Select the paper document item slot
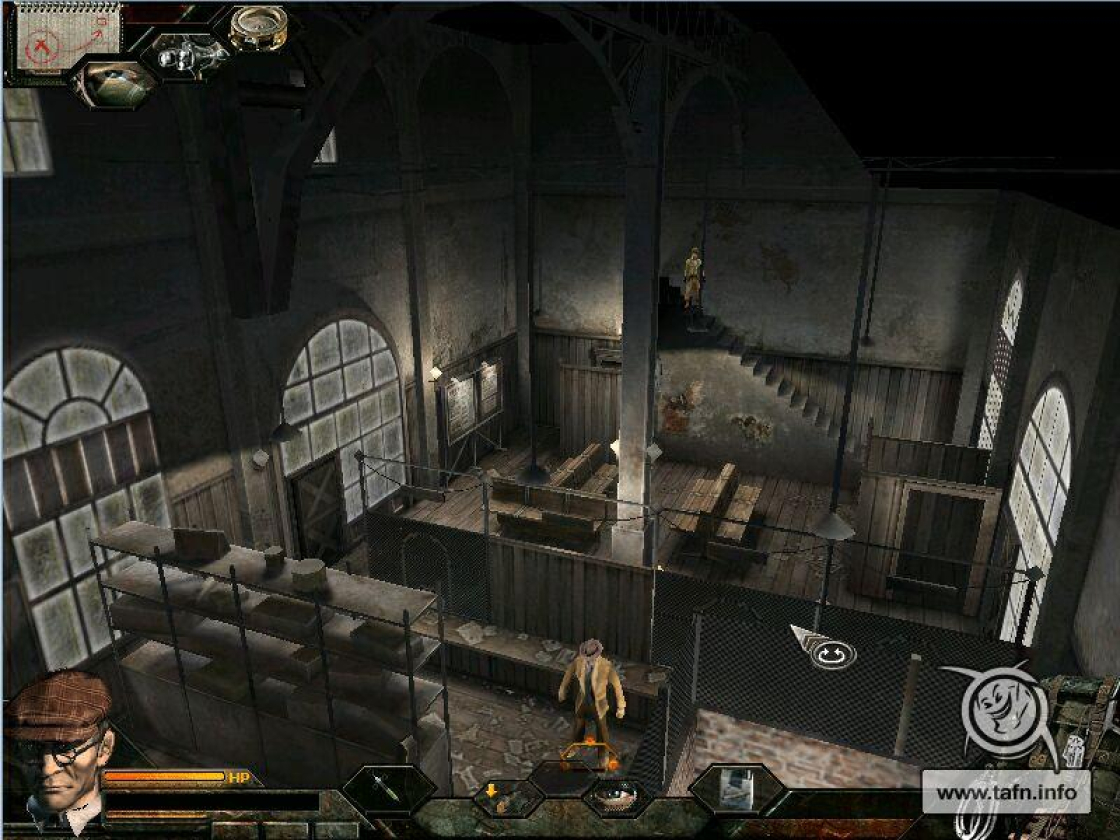This screenshot has height=840, width=1120. (737, 790)
